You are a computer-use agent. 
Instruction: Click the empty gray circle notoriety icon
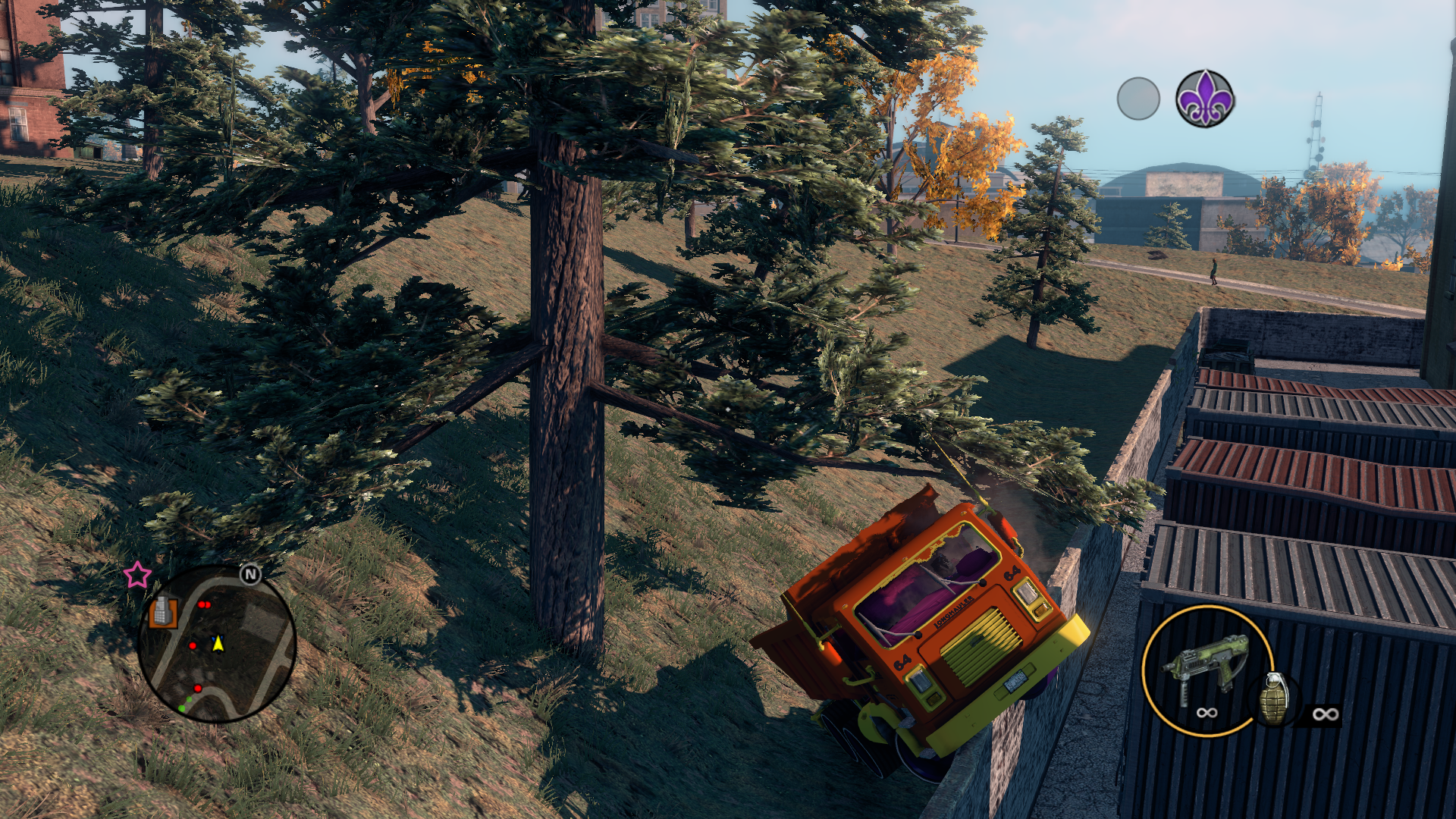(1137, 99)
